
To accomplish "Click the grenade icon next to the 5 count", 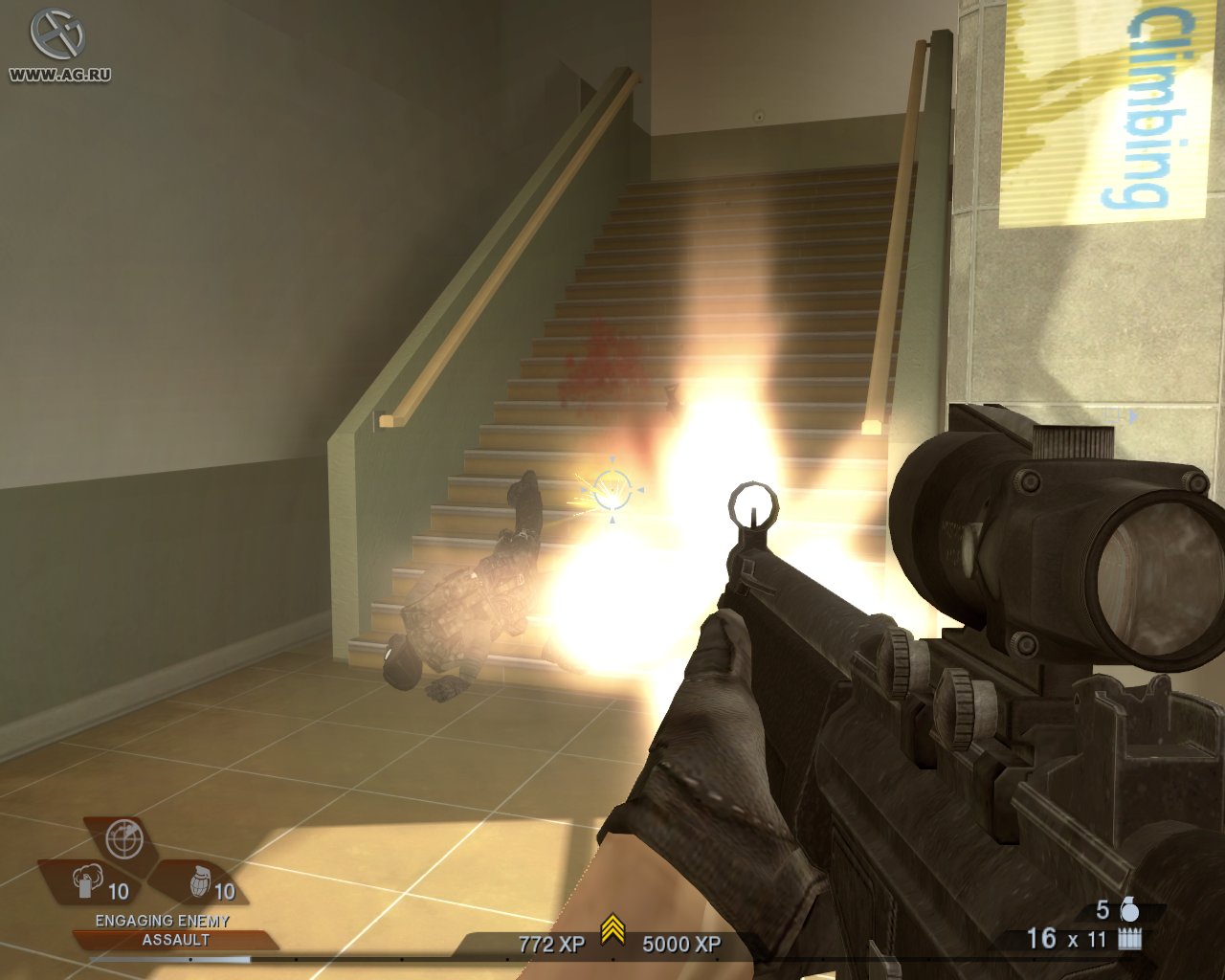I will pos(1132,911).
